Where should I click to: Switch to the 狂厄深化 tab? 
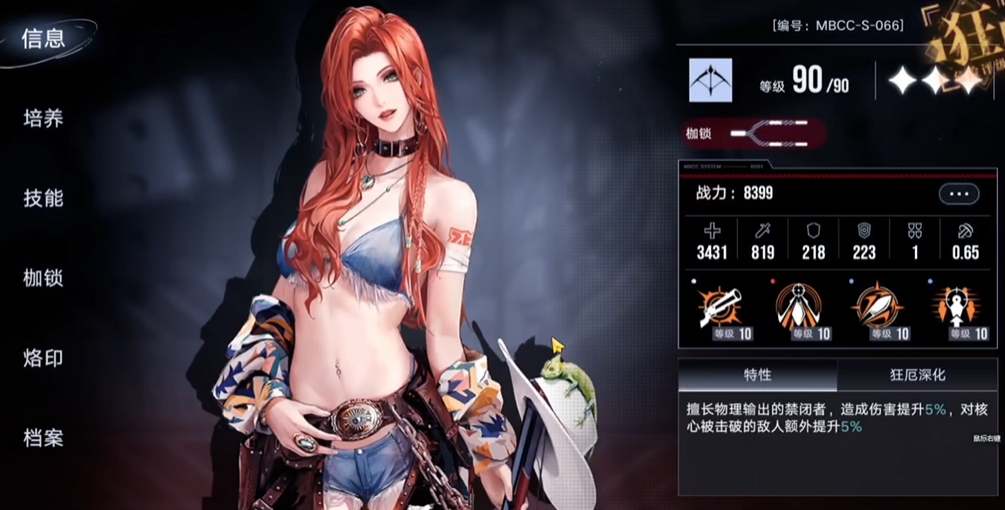(917, 376)
